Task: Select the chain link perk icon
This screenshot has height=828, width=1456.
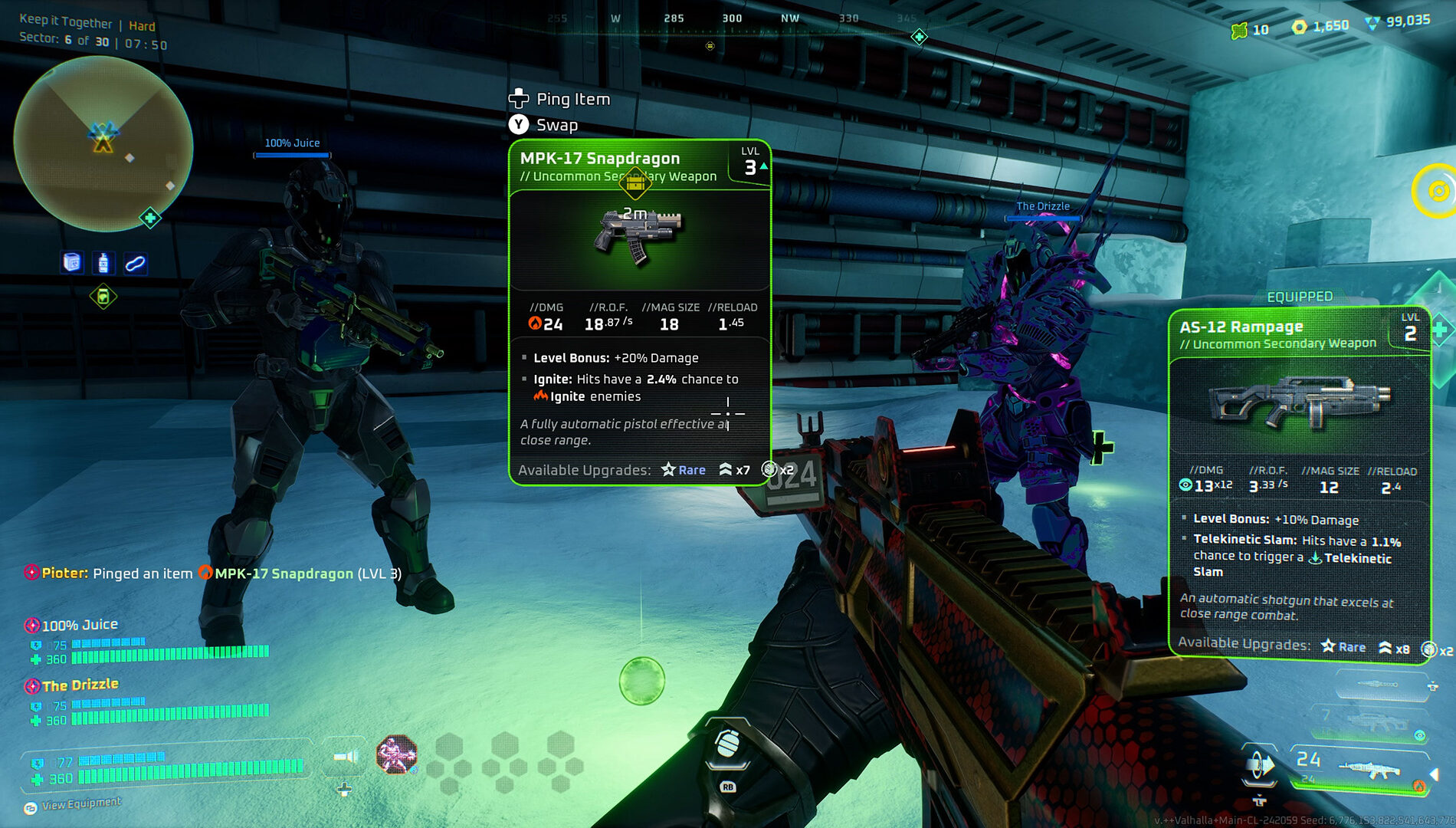Action: click(x=135, y=264)
